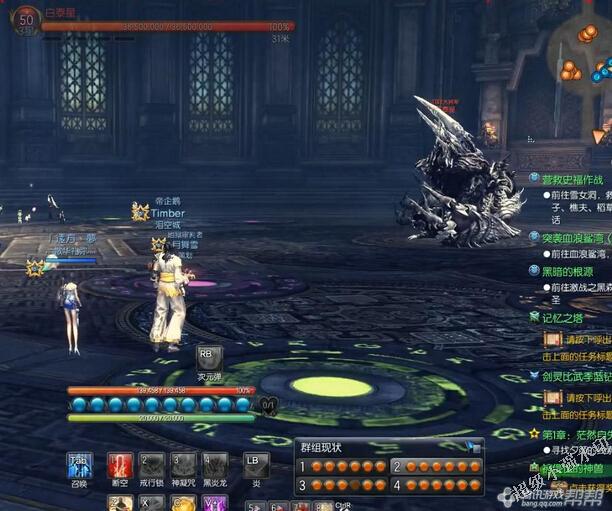Screen dimensions: 612x511
Task: Trigger the 戒行锁 skill icon
Action: coord(151,465)
